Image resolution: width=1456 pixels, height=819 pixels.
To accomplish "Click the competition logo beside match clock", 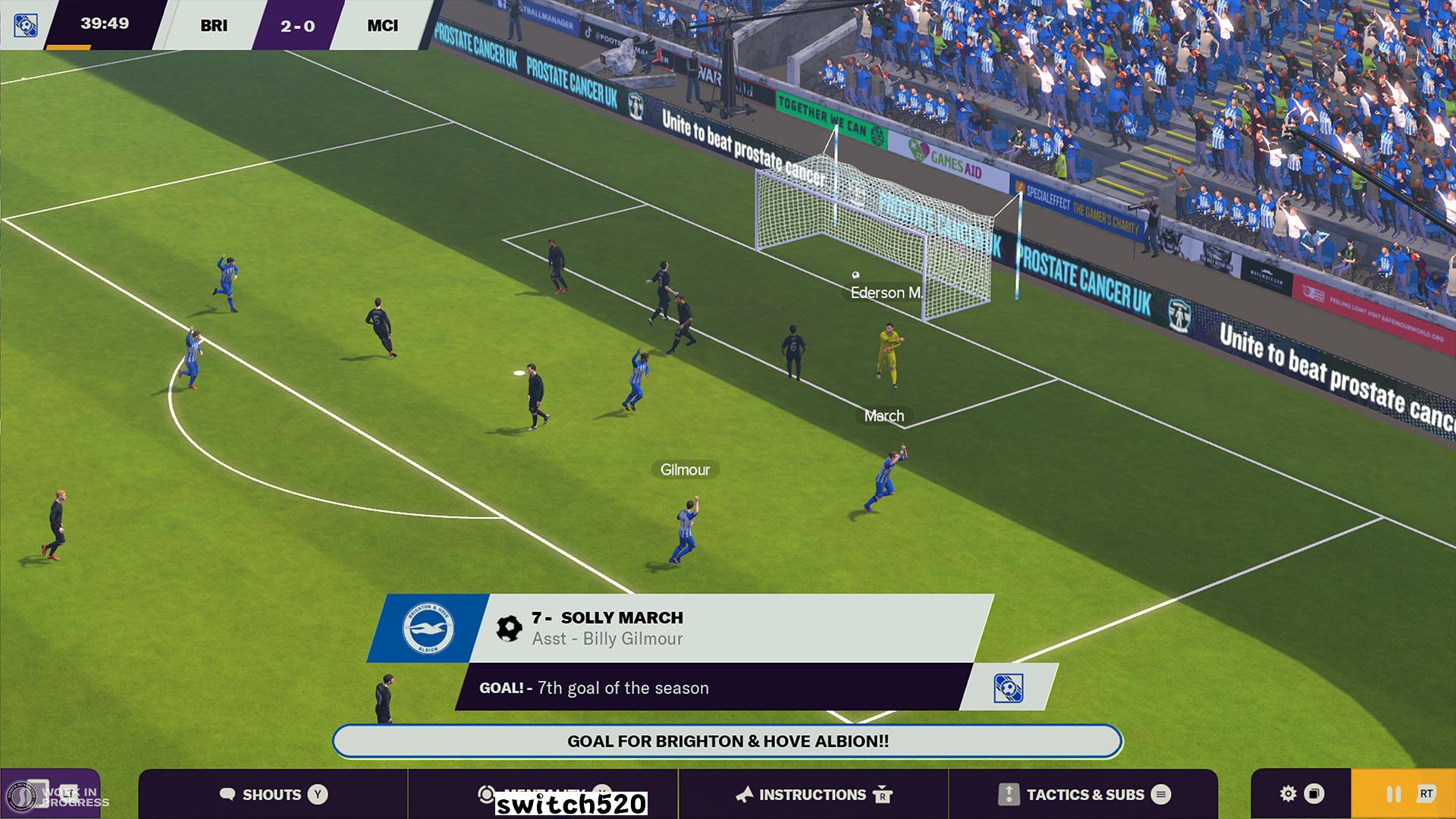I will click(x=25, y=25).
